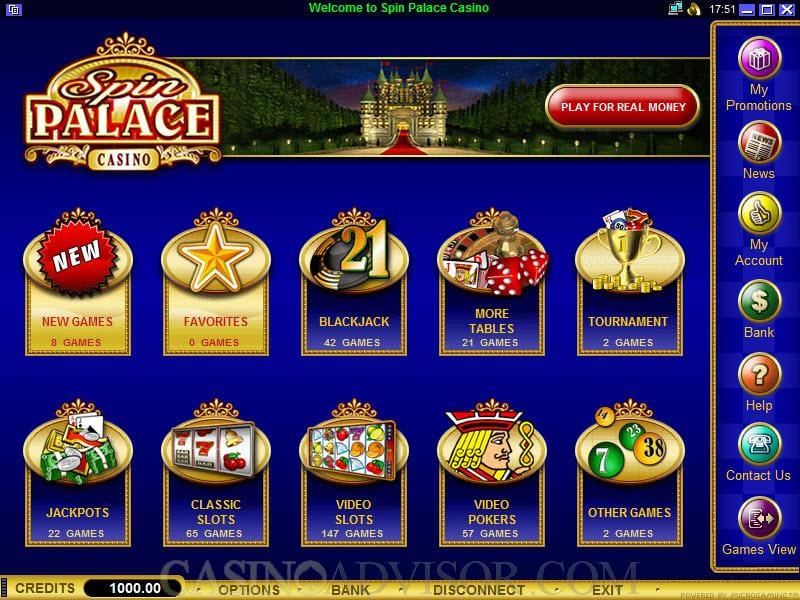Select the Contact Us telephone icon
This screenshot has height=600, width=800.
[x=759, y=444]
